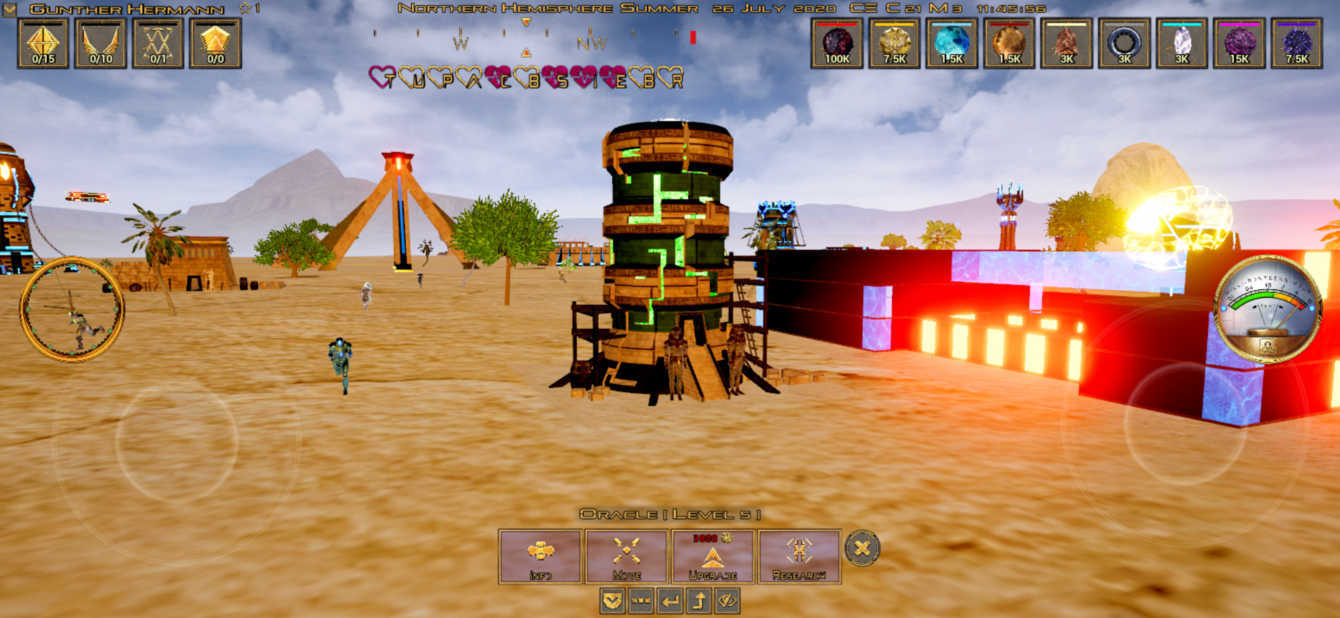Open the circular minimap

(72, 309)
